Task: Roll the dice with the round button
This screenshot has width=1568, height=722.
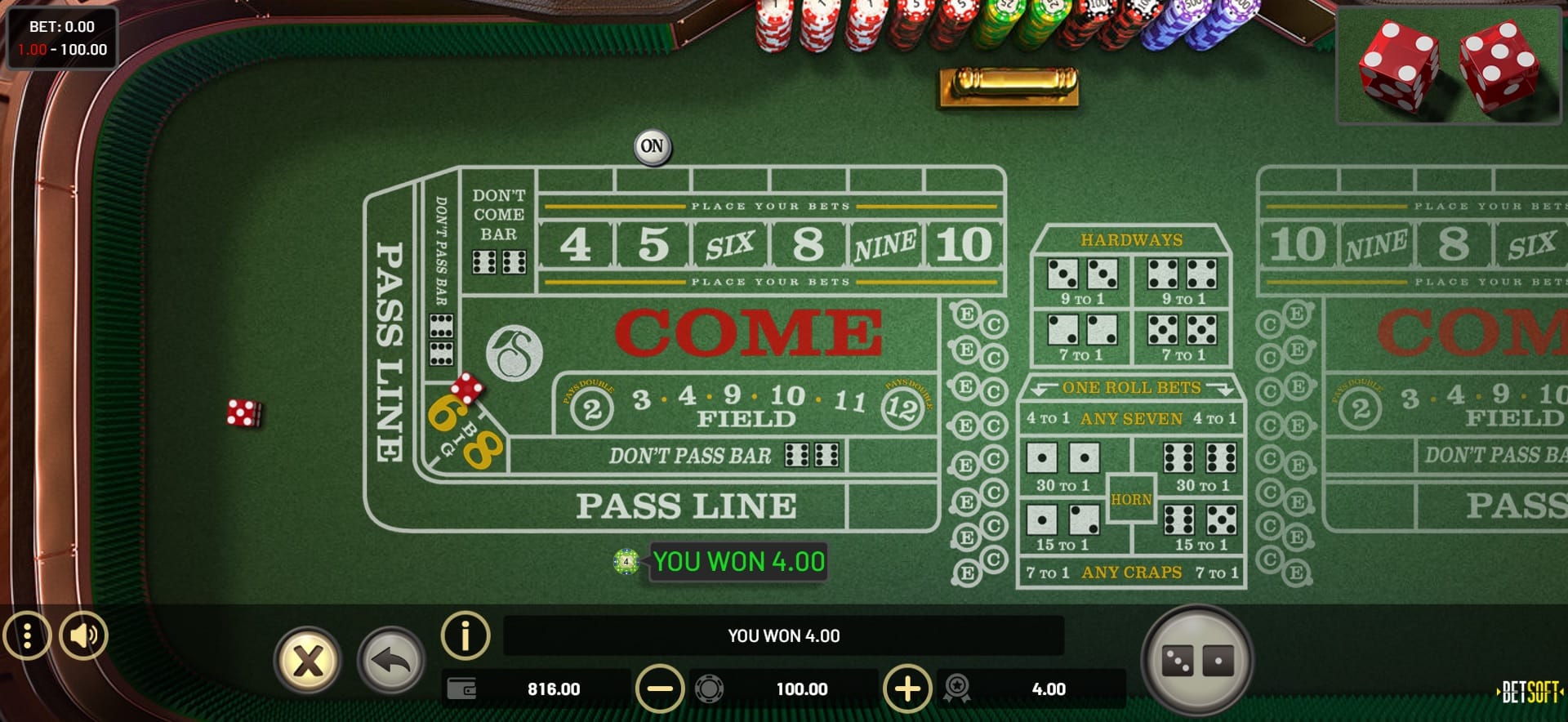Action: coord(1196,661)
